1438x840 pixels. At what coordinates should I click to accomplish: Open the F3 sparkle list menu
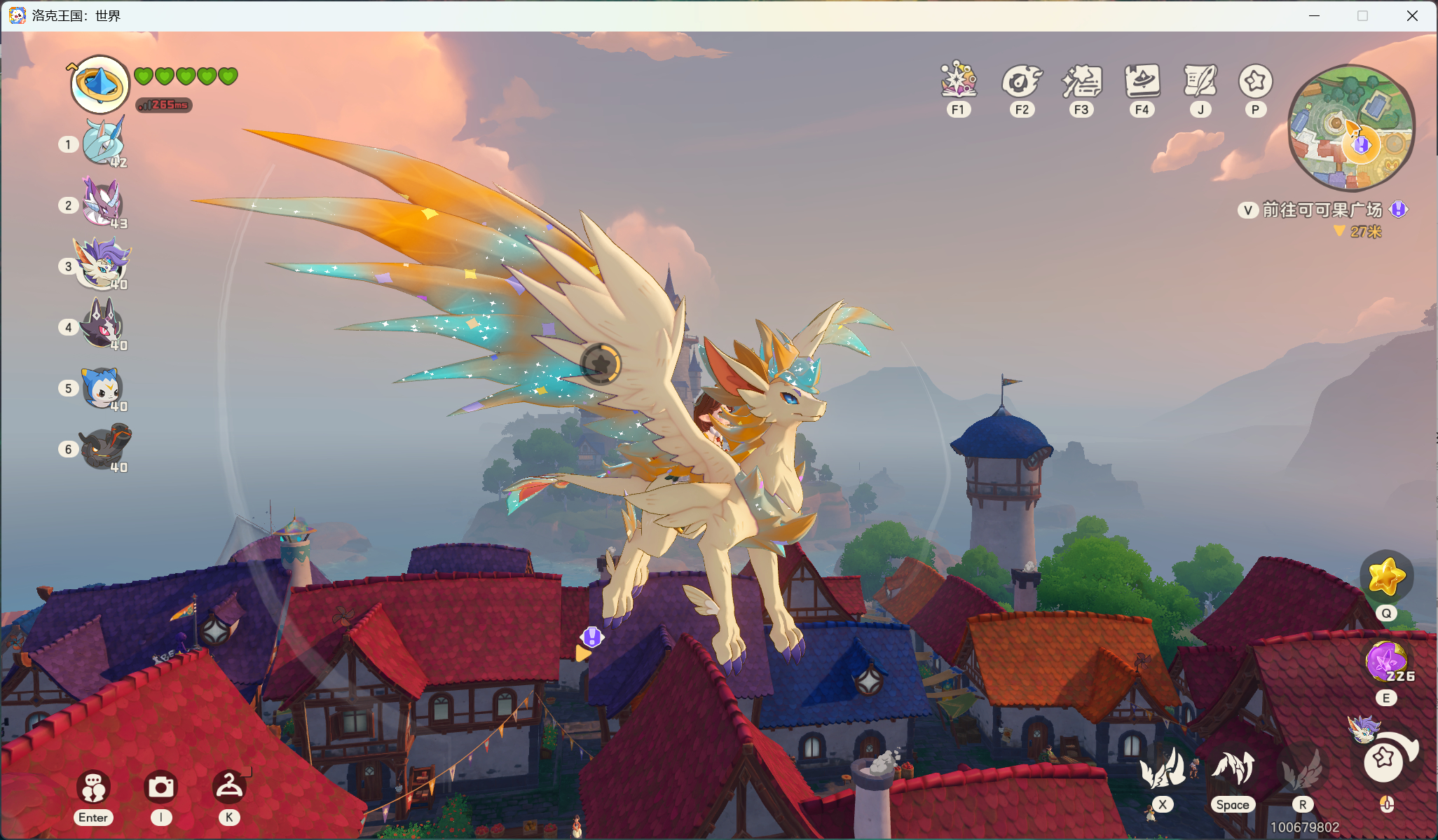pos(1081,81)
